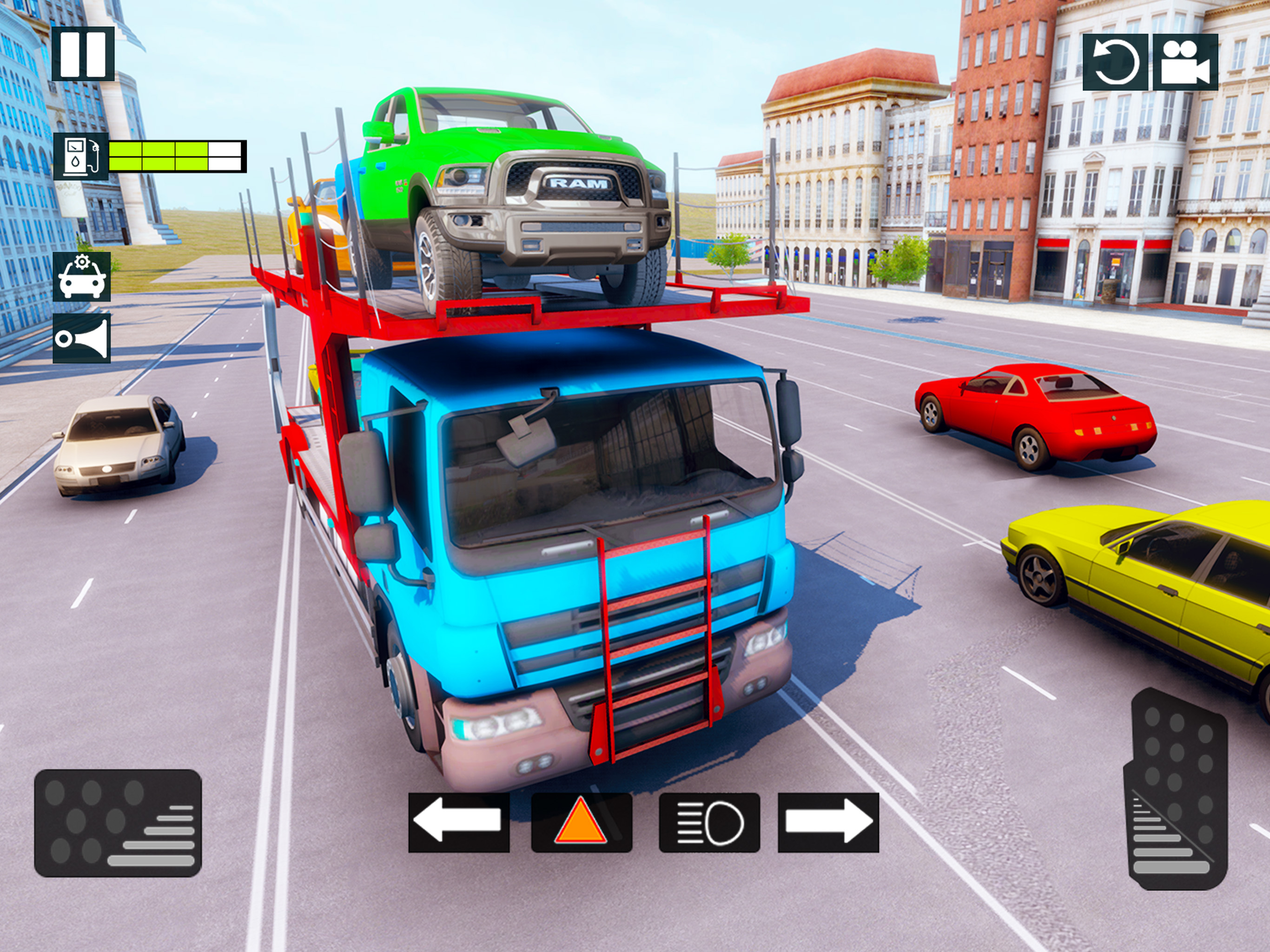Tap the reset vehicle arrow button
This screenshot has height=952, width=1270.
[x=1115, y=62]
